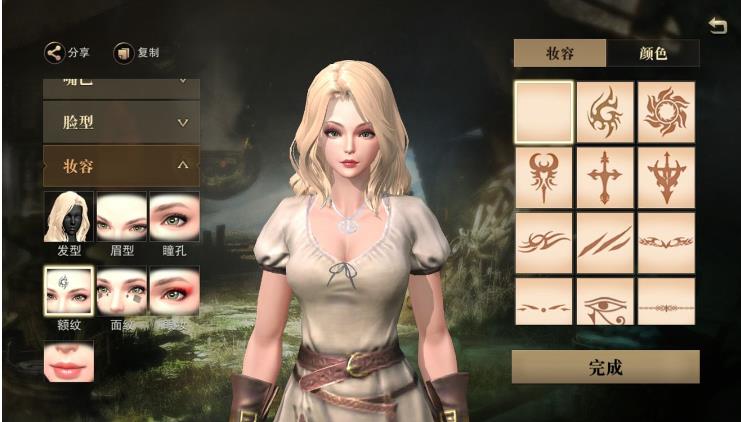The height and width of the screenshot is (422, 741).
Task: Switch to the 颜色 color tab
Action: (653, 53)
